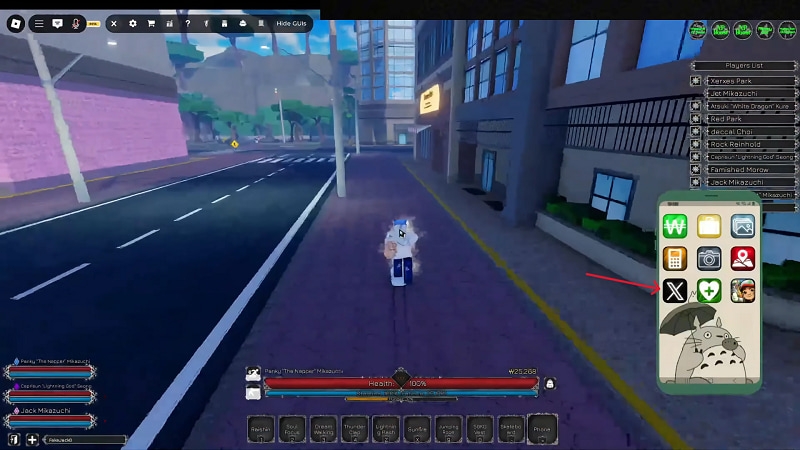The image size is (800, 450).
Task: Open the yellow notes app
Action: [709, 226]
